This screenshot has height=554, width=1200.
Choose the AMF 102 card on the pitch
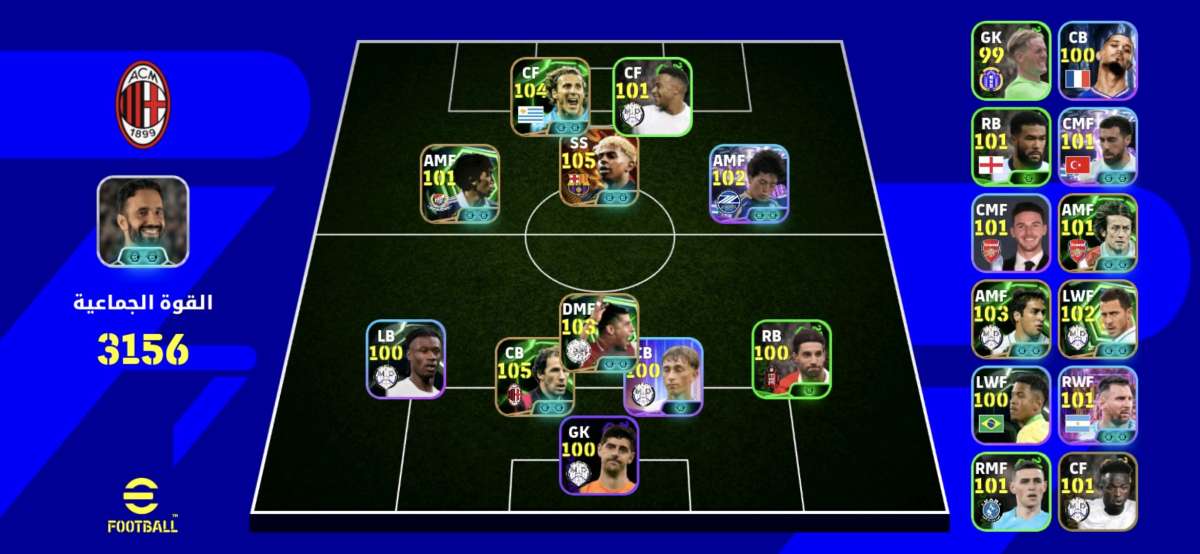(x=749, y=183)
